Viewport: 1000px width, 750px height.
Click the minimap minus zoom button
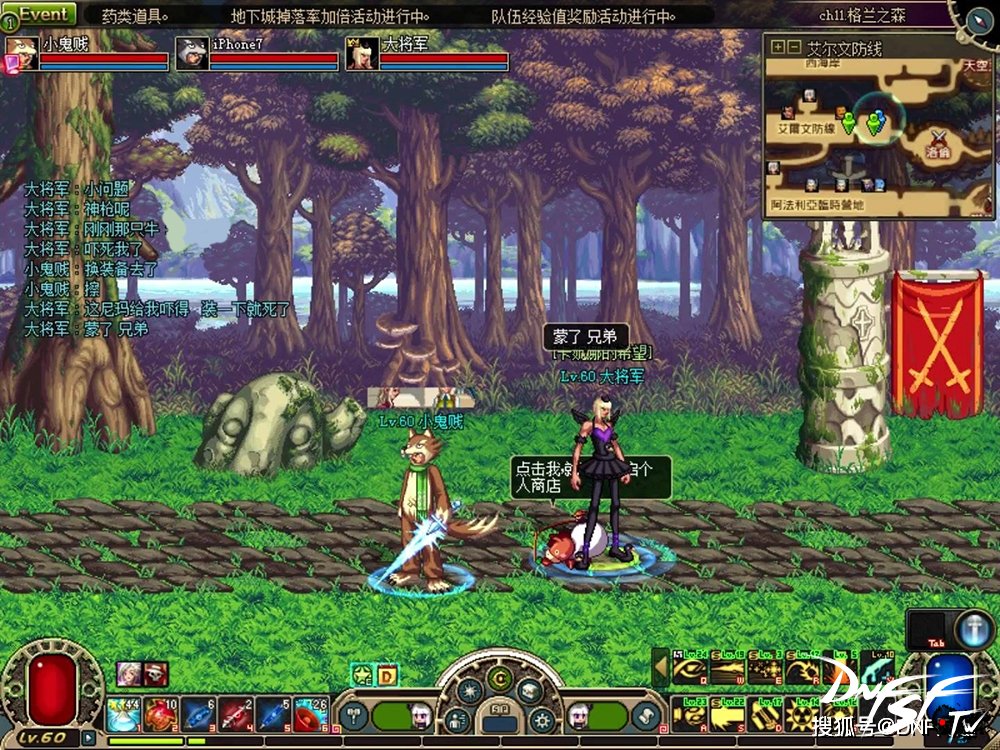(793, 47)
